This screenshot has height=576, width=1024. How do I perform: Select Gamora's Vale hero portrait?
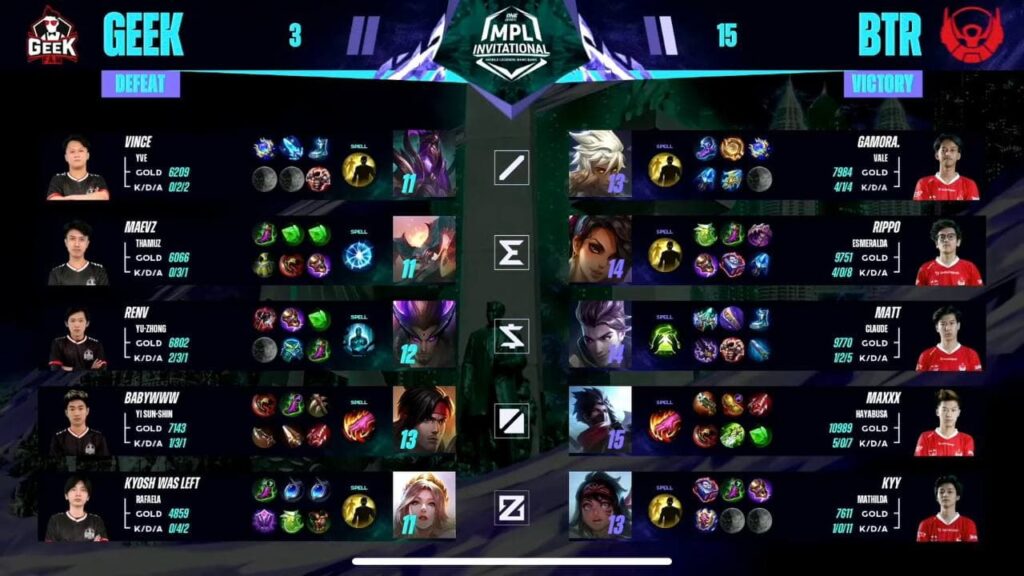click(x=600, y=164)
